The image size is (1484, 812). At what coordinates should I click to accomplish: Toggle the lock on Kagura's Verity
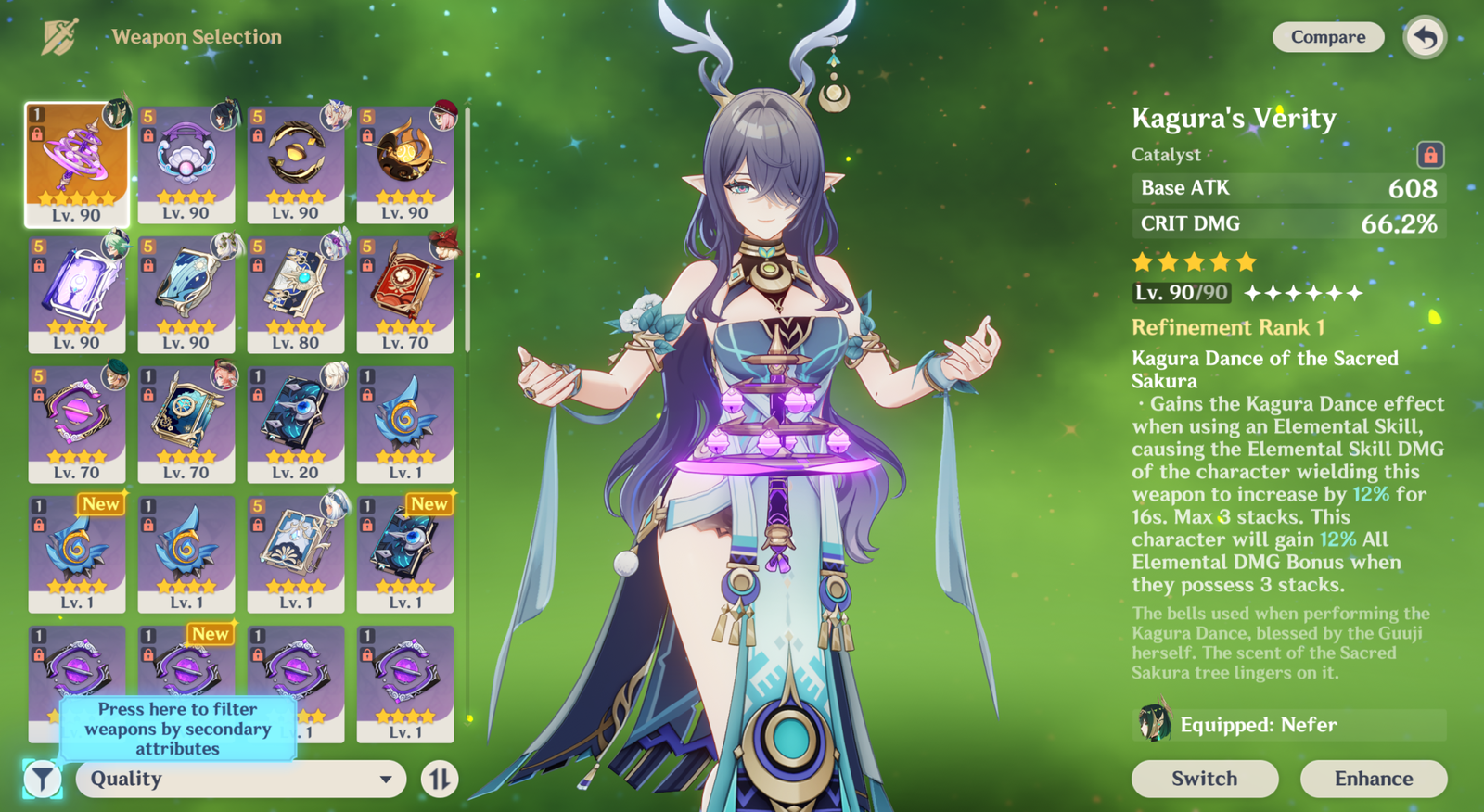(x=1429, y=154)
